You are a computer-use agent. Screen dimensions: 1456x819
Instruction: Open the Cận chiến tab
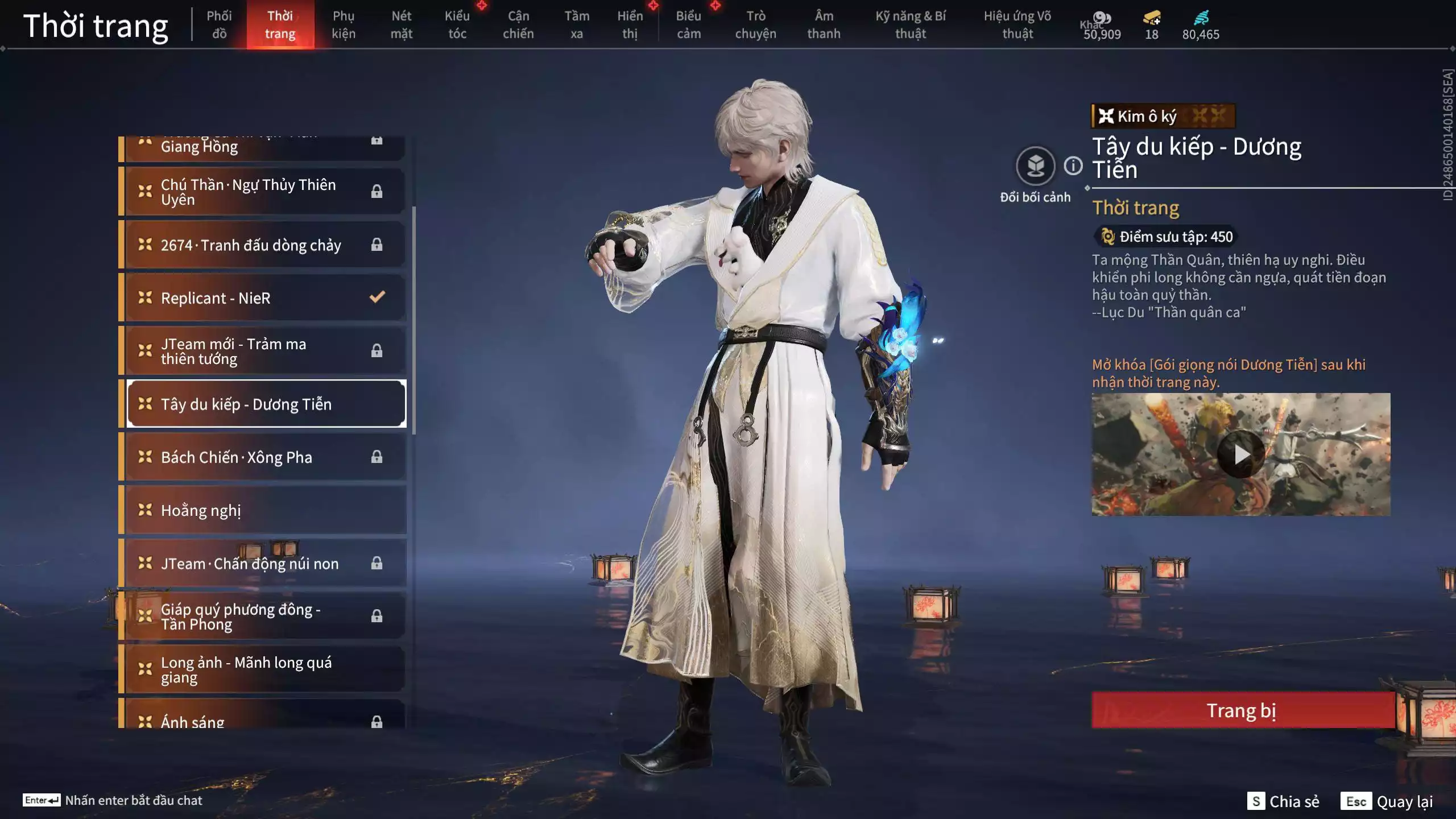tap(518, 24)
